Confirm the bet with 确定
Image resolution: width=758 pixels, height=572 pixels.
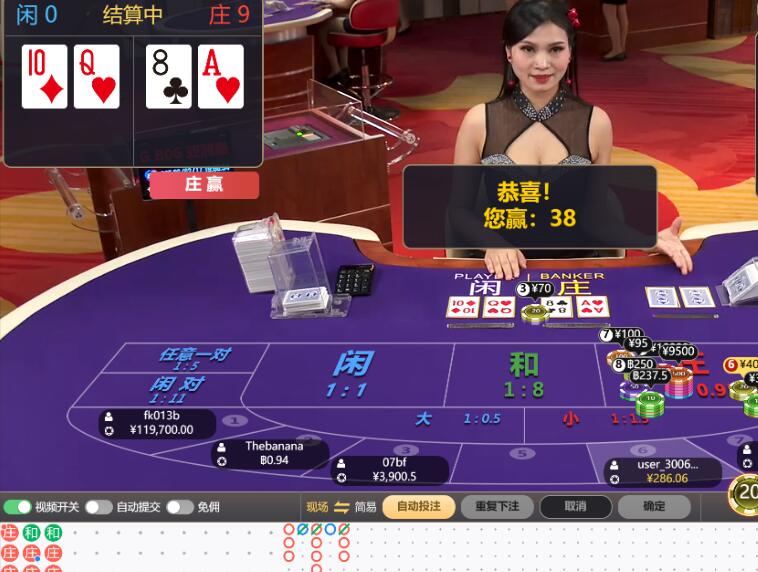coord(654,507)
